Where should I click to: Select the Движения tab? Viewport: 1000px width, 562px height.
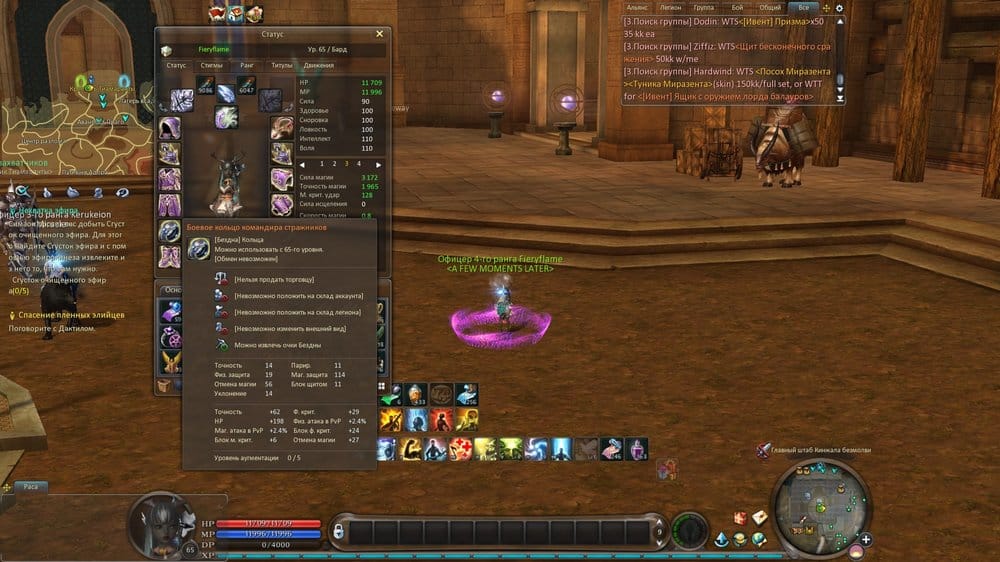click(319, 65)
